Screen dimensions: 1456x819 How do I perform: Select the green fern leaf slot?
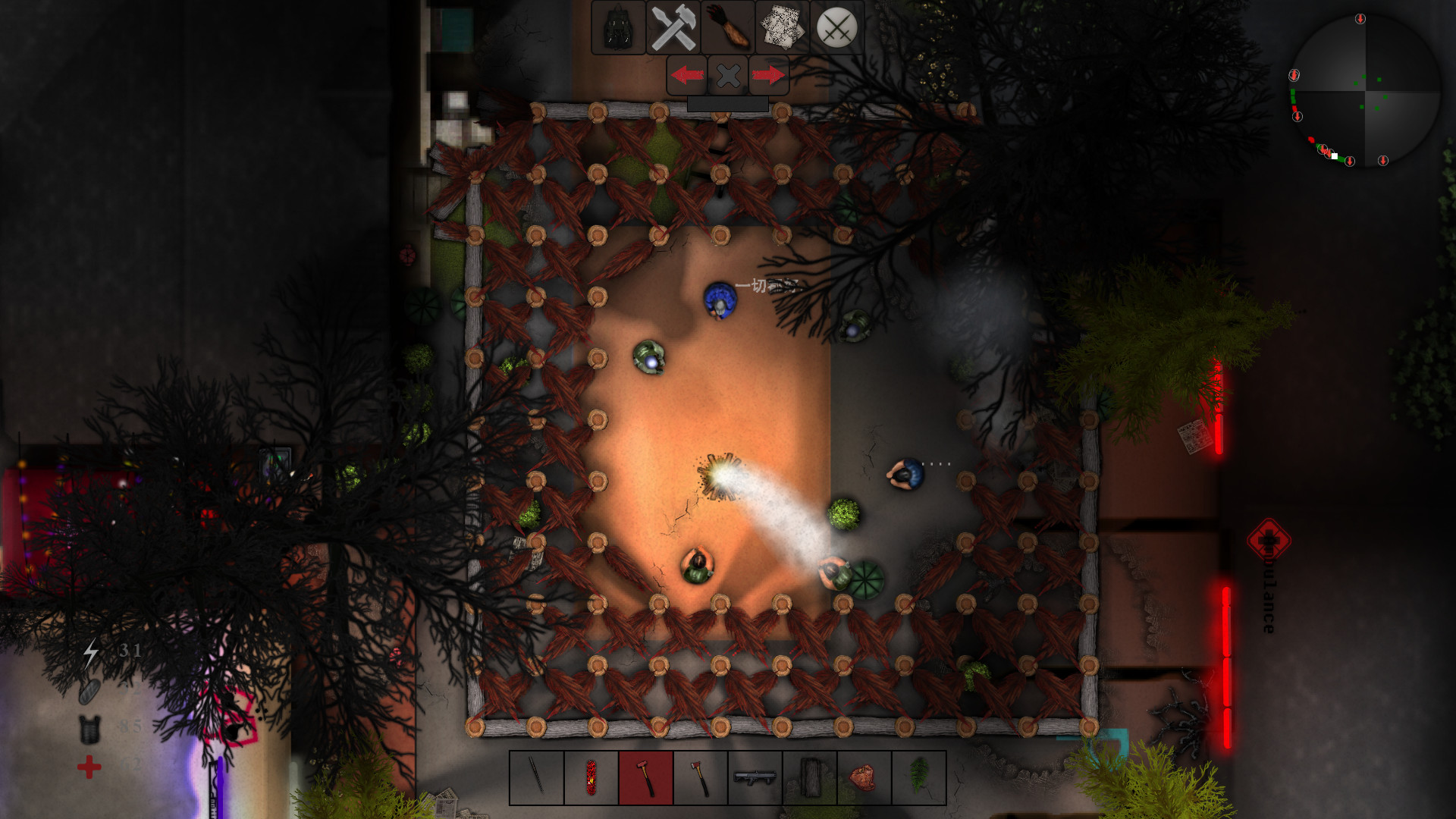918,778
